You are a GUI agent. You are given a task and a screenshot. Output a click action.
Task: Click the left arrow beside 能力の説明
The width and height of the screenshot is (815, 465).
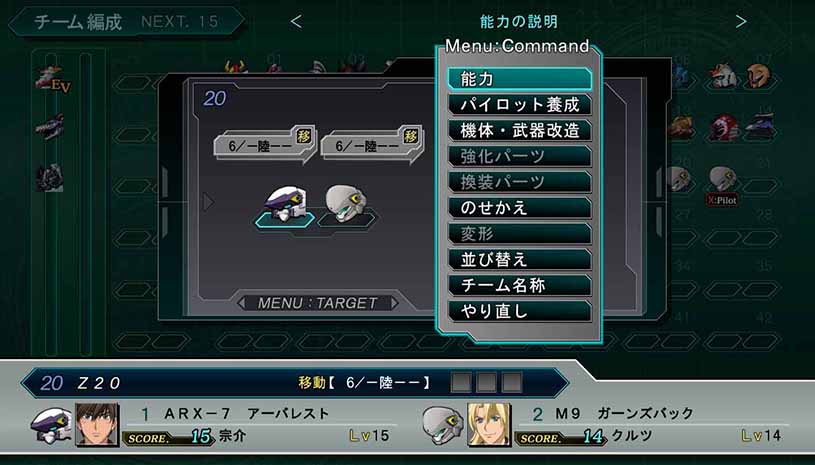click(x=296, y=21)
